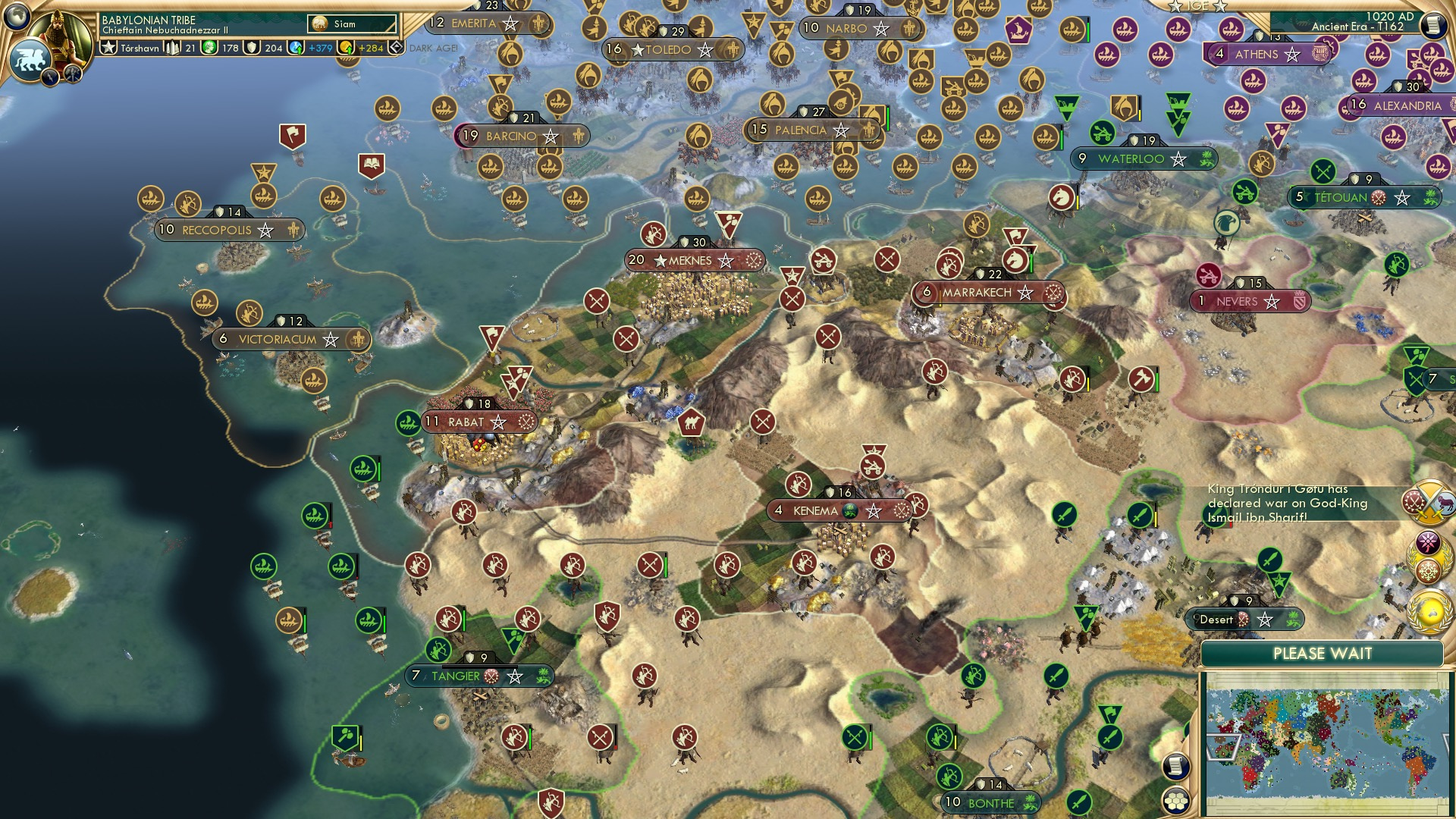Click the lightning bolt icon under the leader portrait
1456x819 pixels.
tap(50, 76)
